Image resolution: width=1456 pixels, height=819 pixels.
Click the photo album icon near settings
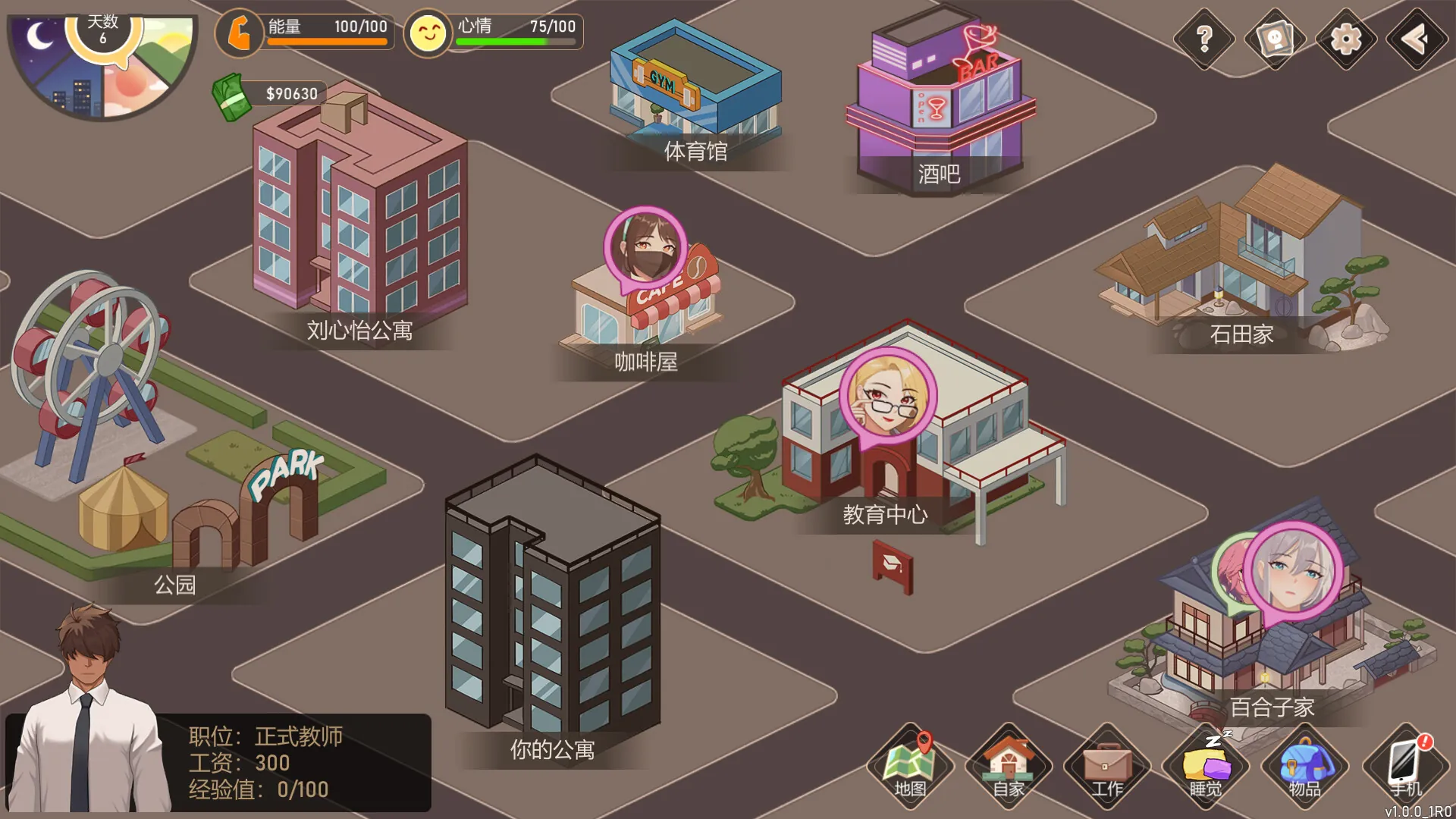pyautogui.click(x=1274, y=39)
